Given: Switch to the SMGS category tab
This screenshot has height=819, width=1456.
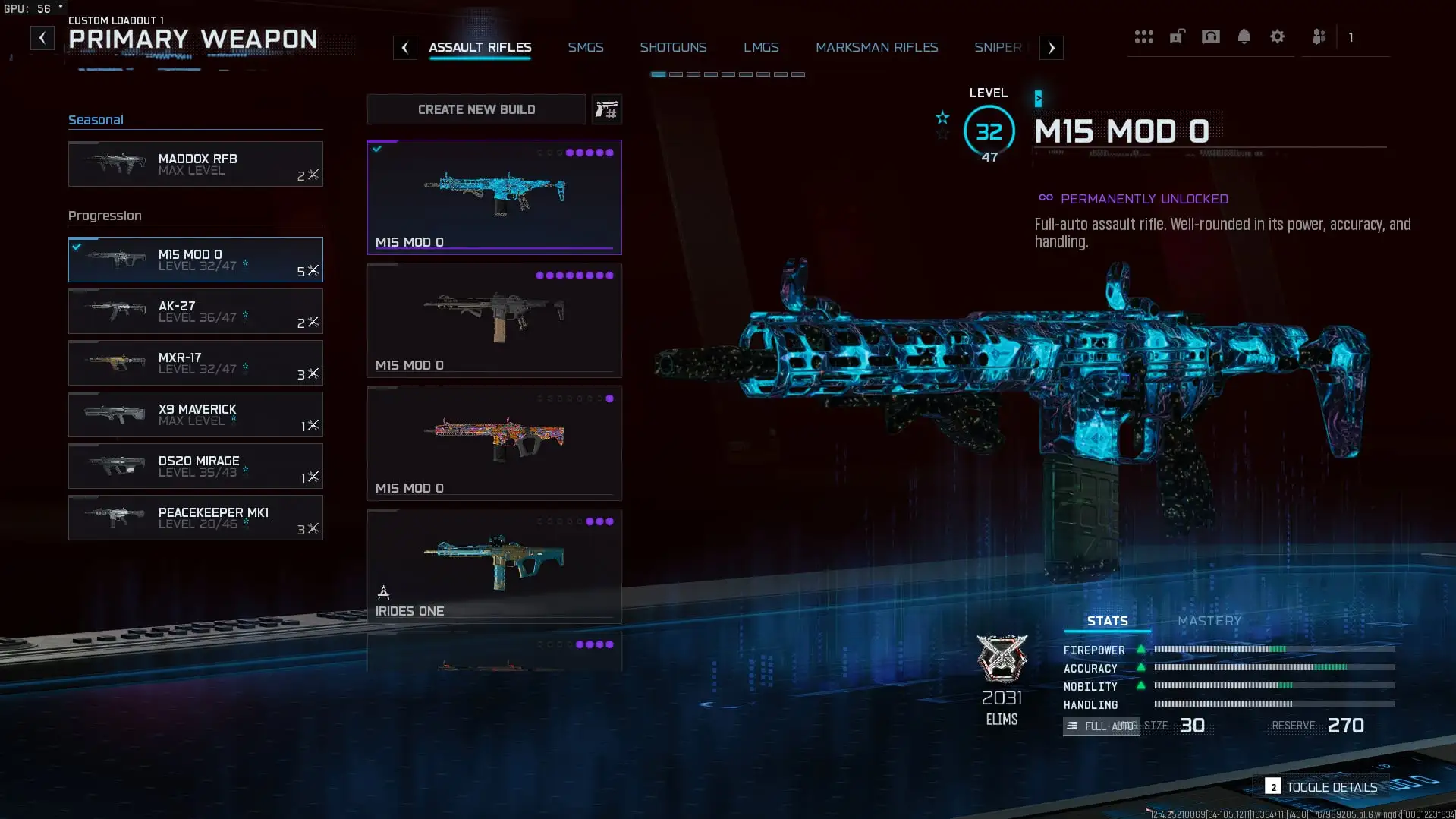Looking at the screenshot, I should (x=586, y=46).
